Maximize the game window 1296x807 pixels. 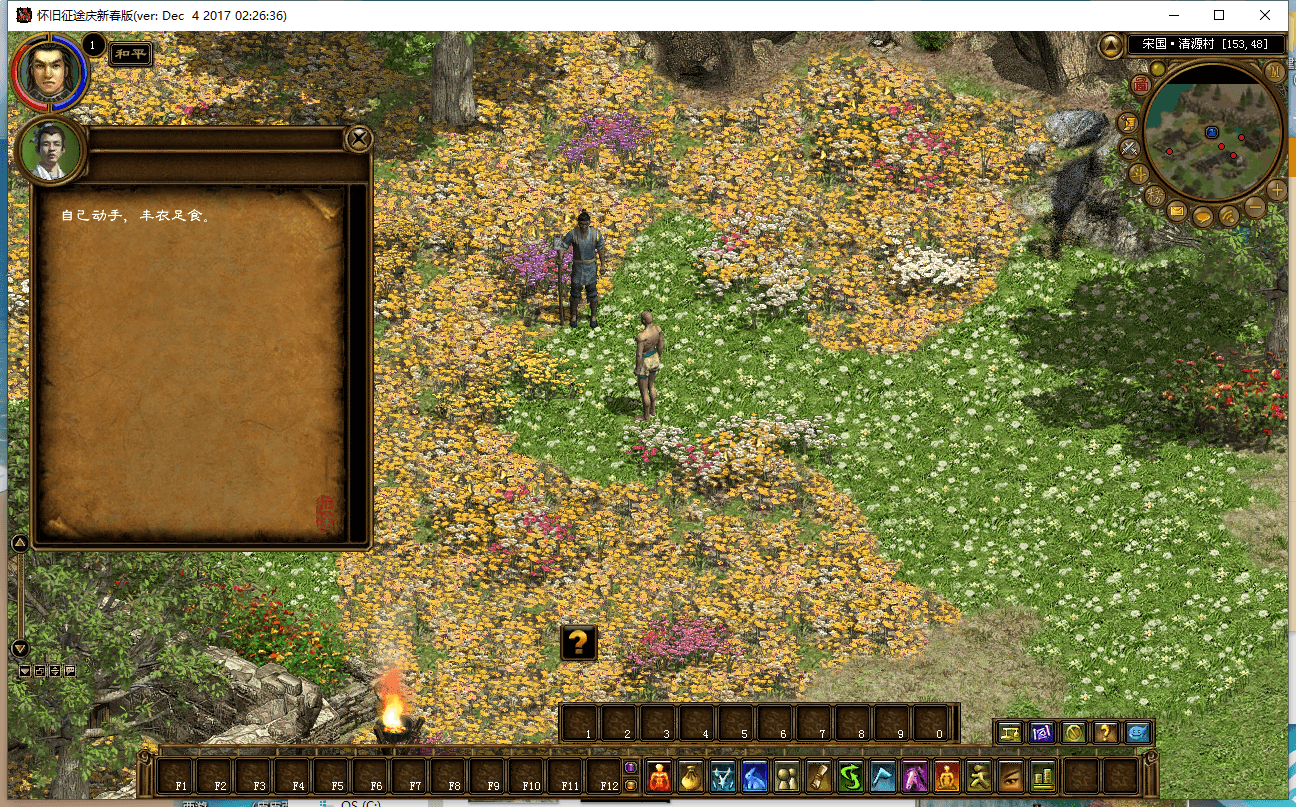[1219, 15]
